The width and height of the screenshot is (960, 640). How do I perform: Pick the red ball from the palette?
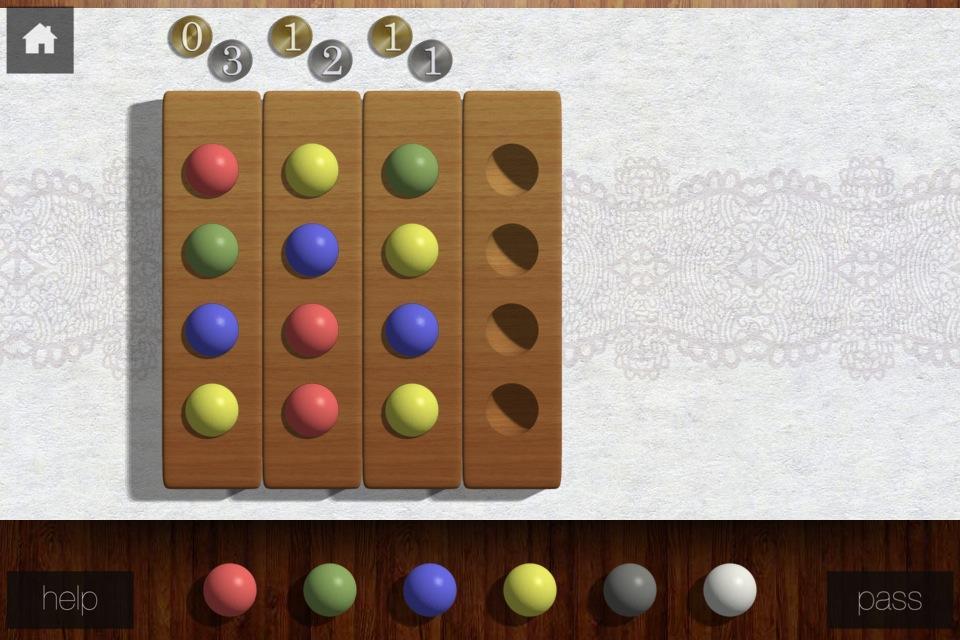click(x=230, y=590)
